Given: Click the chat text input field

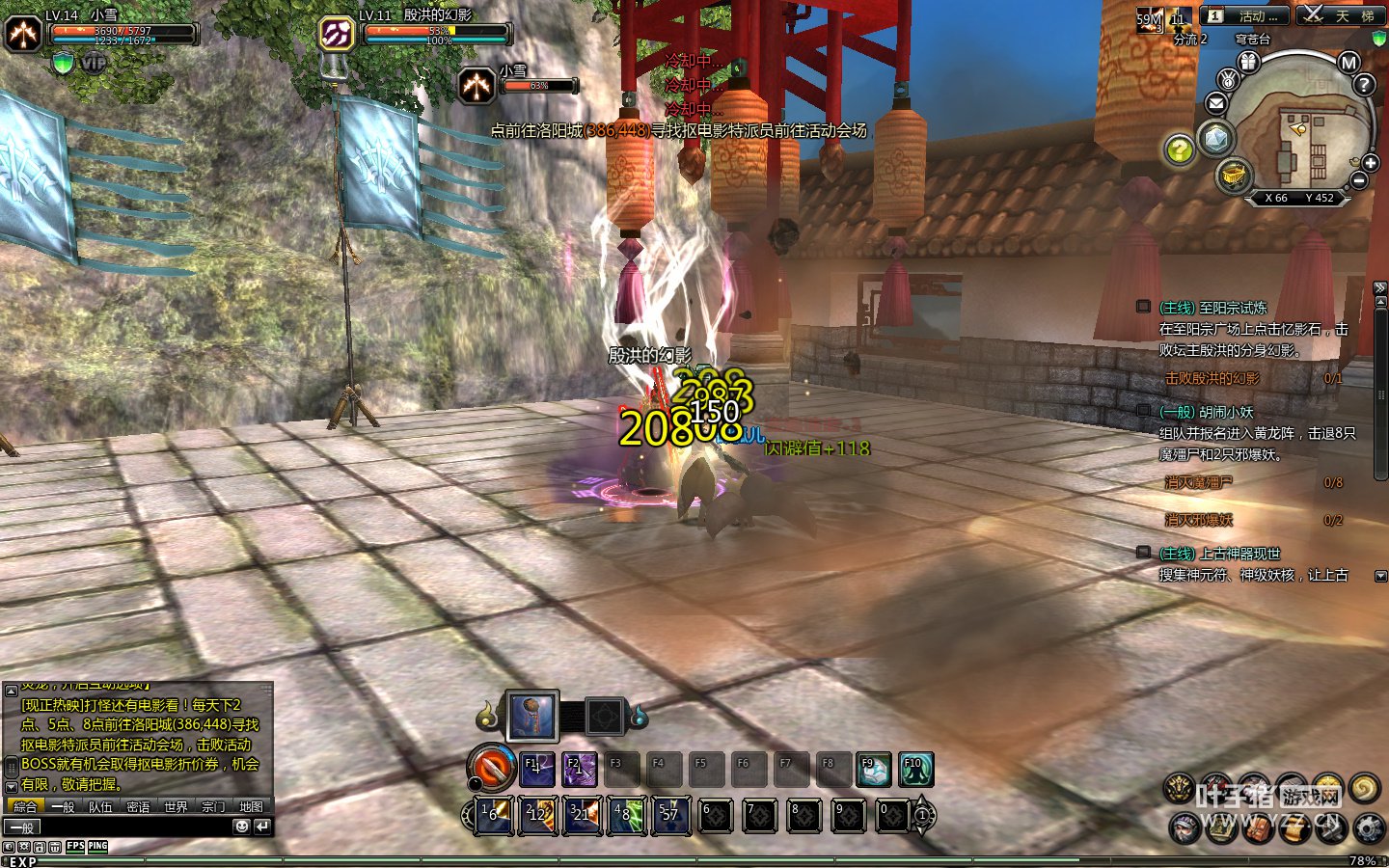Looking at the screenshot, I should click(x=125, y=827).
